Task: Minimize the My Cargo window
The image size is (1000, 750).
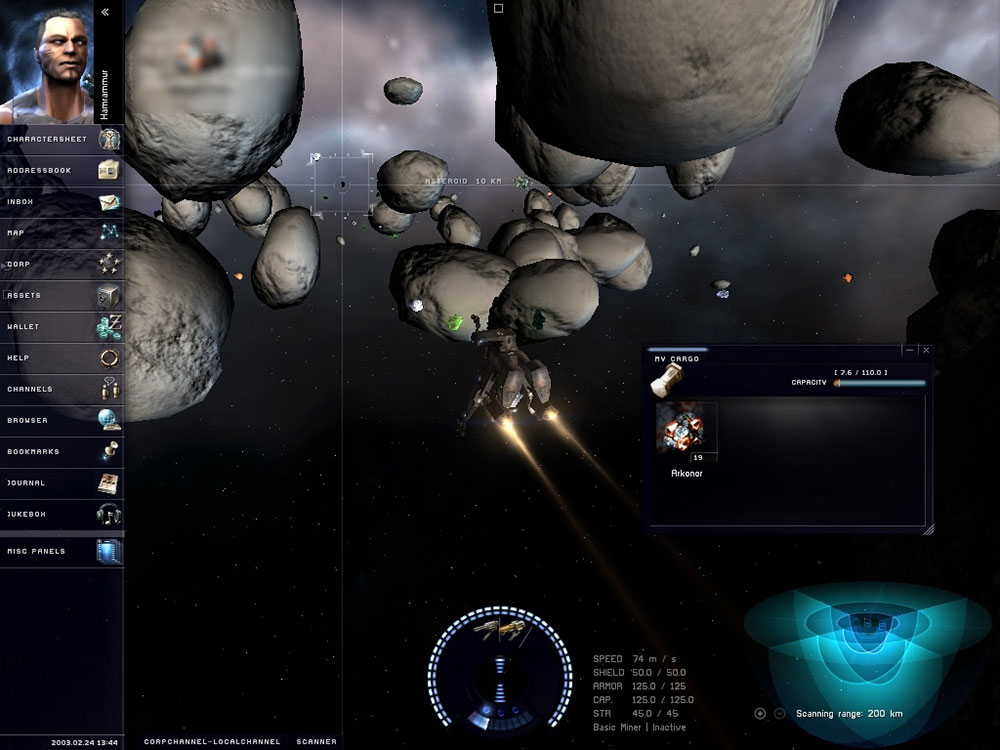Action: click(909, 351)
